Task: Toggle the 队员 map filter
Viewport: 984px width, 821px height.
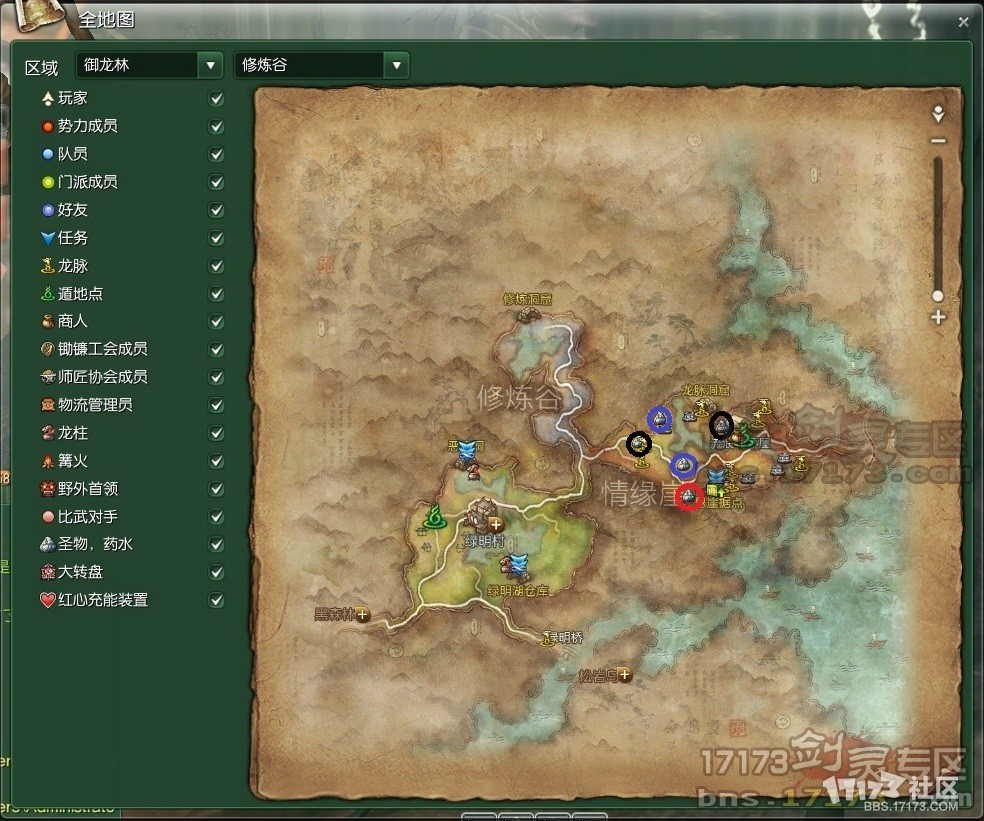Action: pyautogui.click(x=216, y=155)
